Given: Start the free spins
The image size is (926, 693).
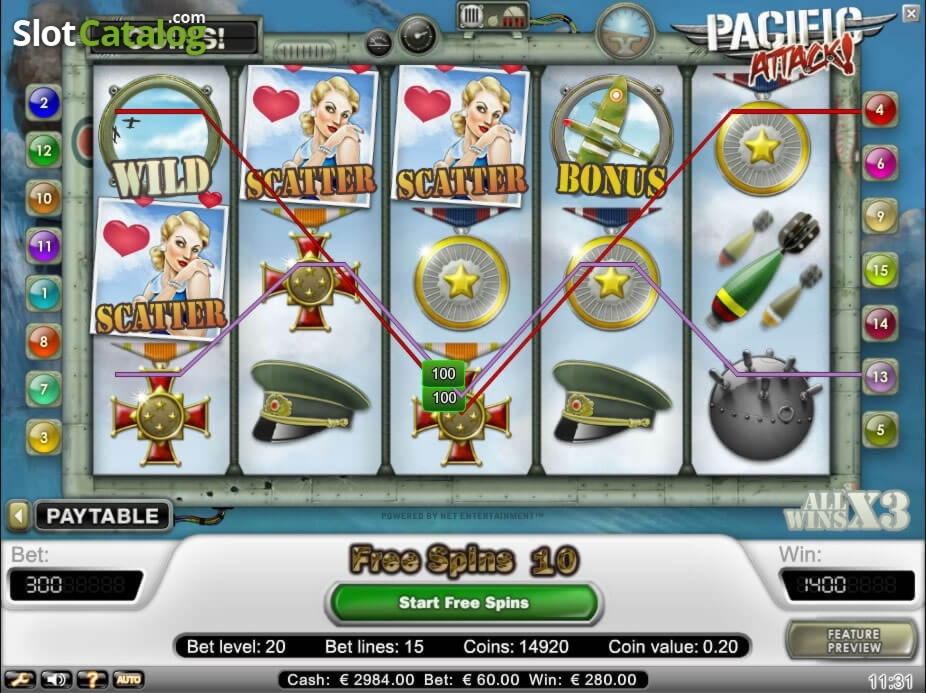Looking at the screenshot, I should click(x=463, y=603).
